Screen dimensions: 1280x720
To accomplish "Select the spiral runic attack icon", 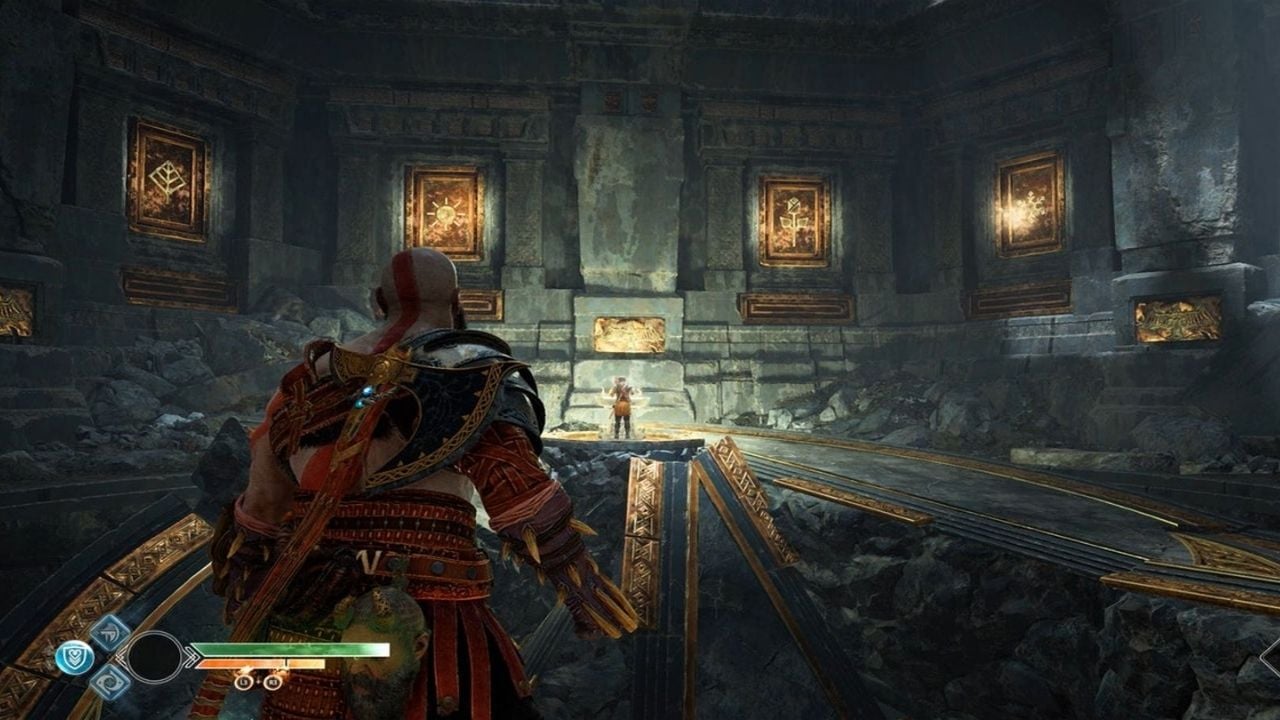I will (x=110, y=682).
